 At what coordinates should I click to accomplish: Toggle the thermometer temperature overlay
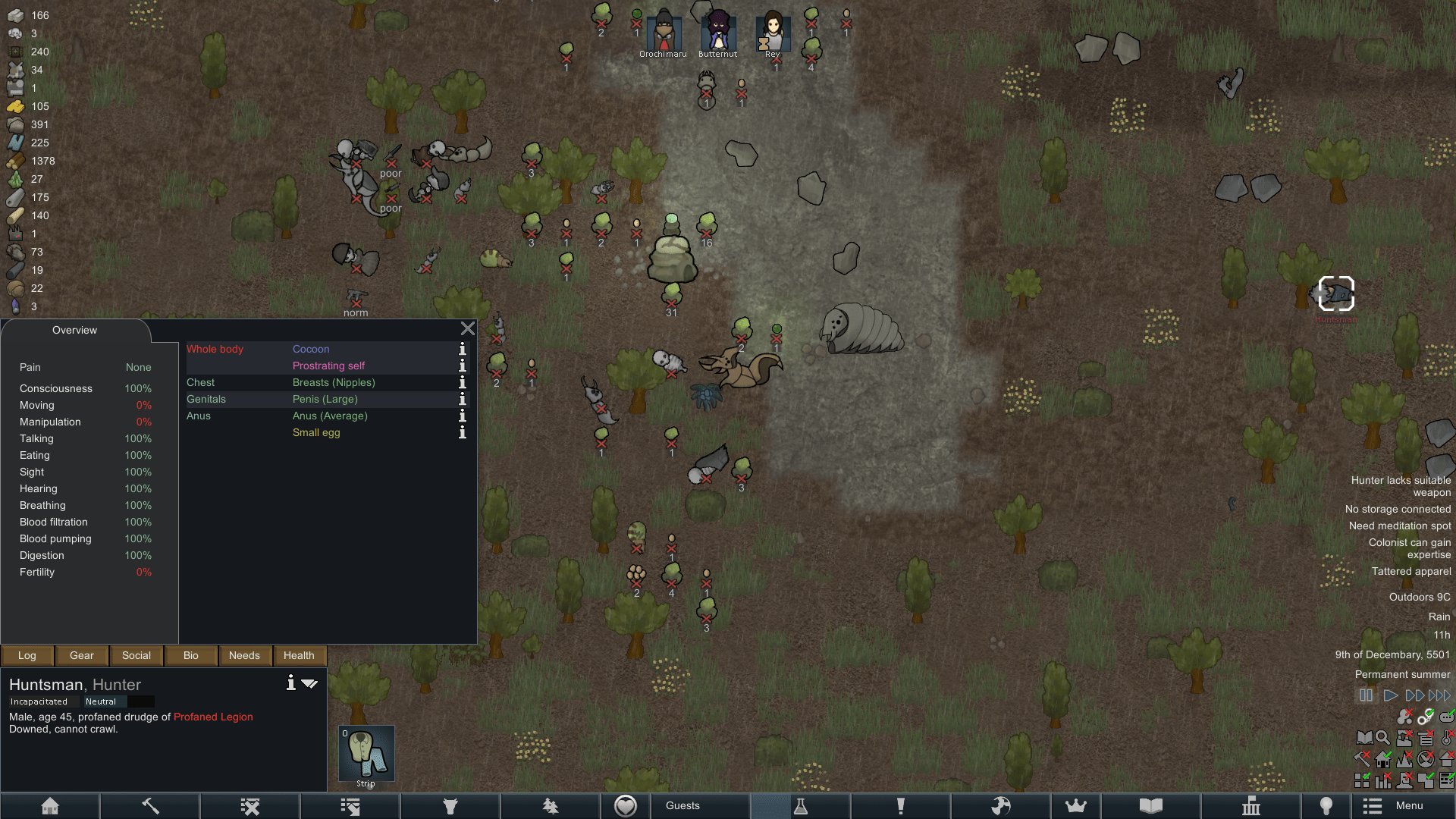[x=1447, y=737]
